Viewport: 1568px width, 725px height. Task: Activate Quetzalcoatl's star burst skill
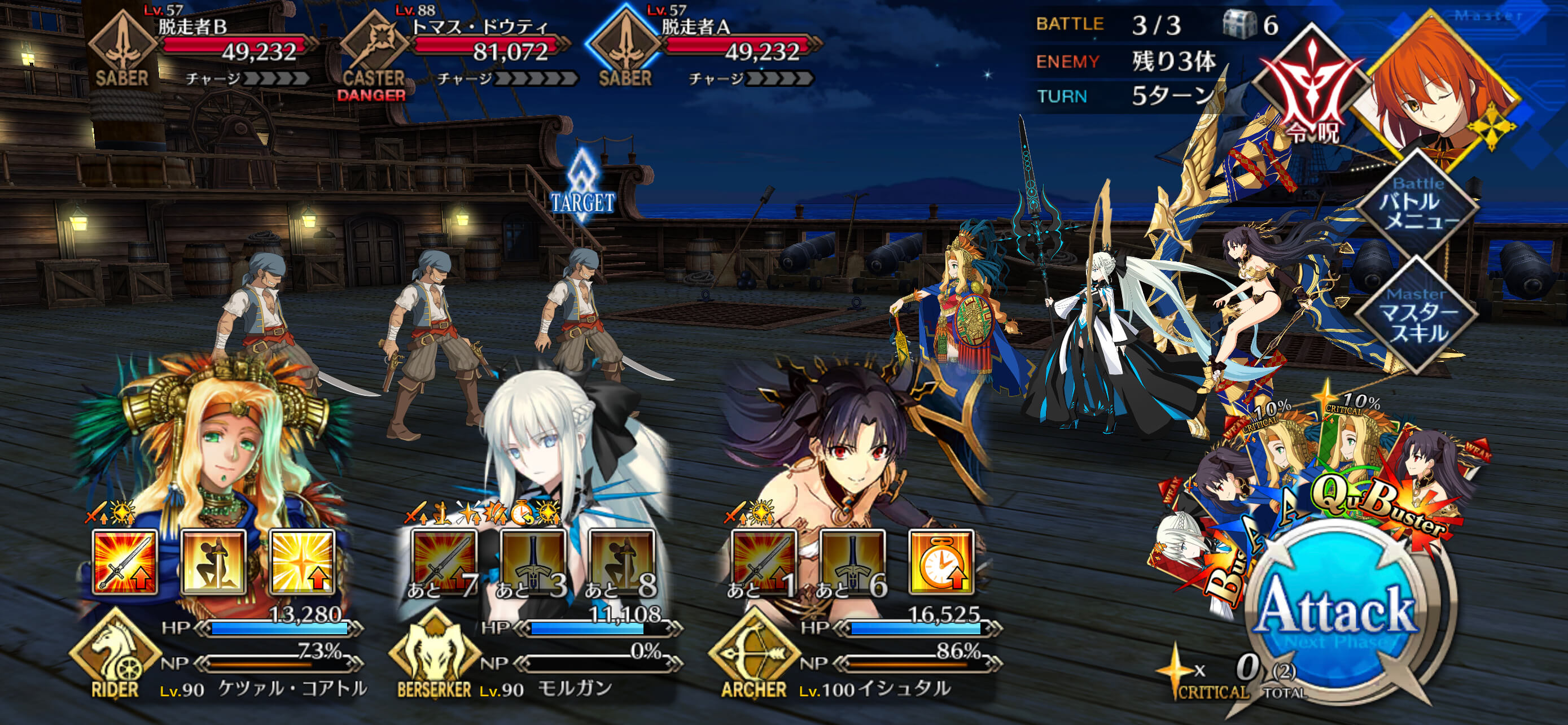pyautogui.click(x=303, y=562)
